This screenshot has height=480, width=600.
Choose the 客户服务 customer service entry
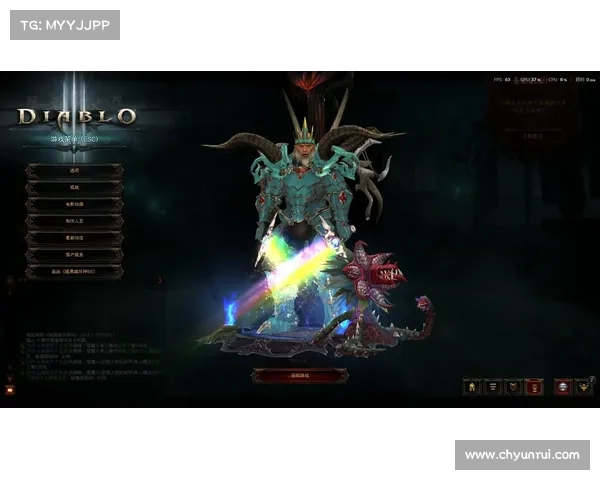tap(74, 255)
